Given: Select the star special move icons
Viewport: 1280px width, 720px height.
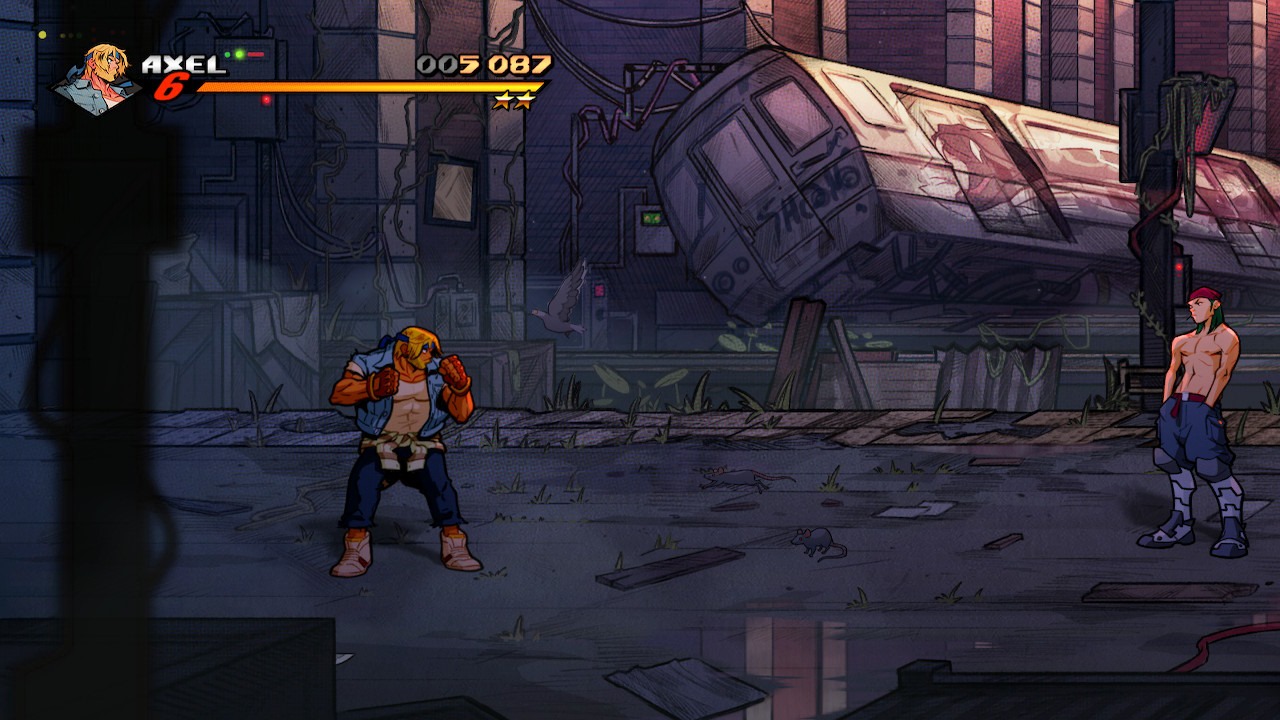Looking at the screenshot, I should [514, 101].
